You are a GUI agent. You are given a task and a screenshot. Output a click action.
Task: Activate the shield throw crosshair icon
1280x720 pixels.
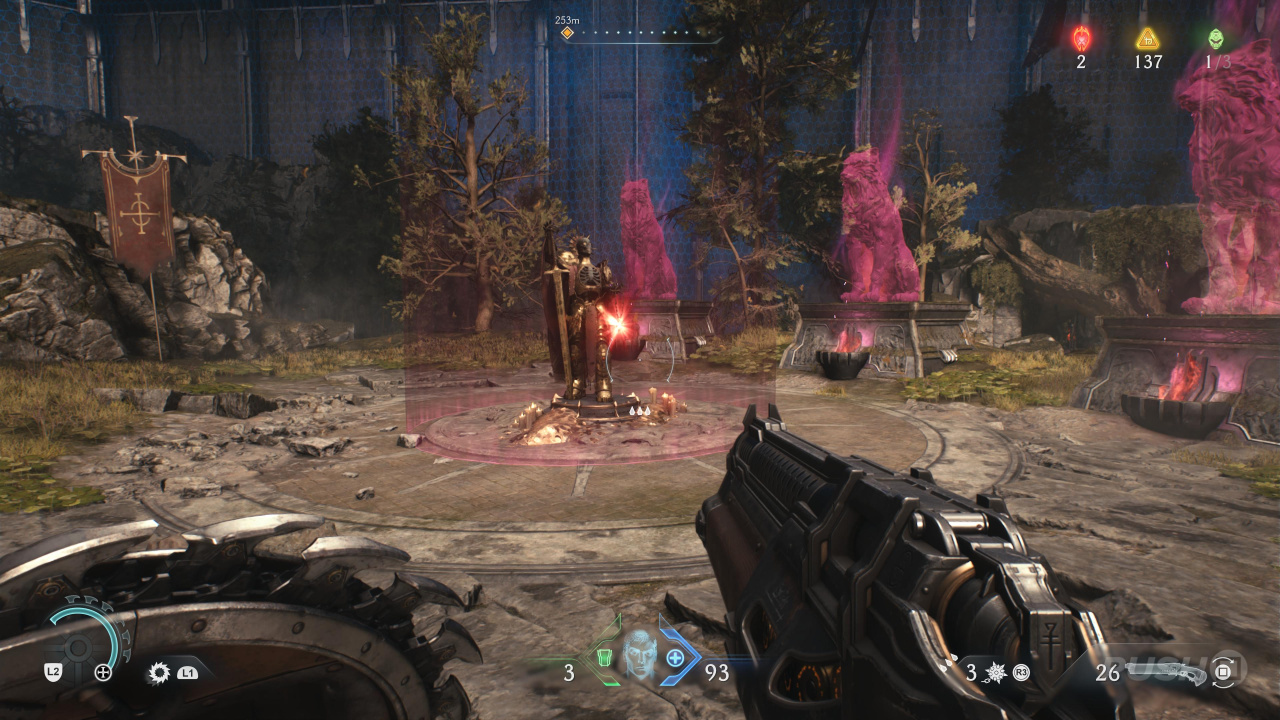pyautogui.click(x=103, y=673)
